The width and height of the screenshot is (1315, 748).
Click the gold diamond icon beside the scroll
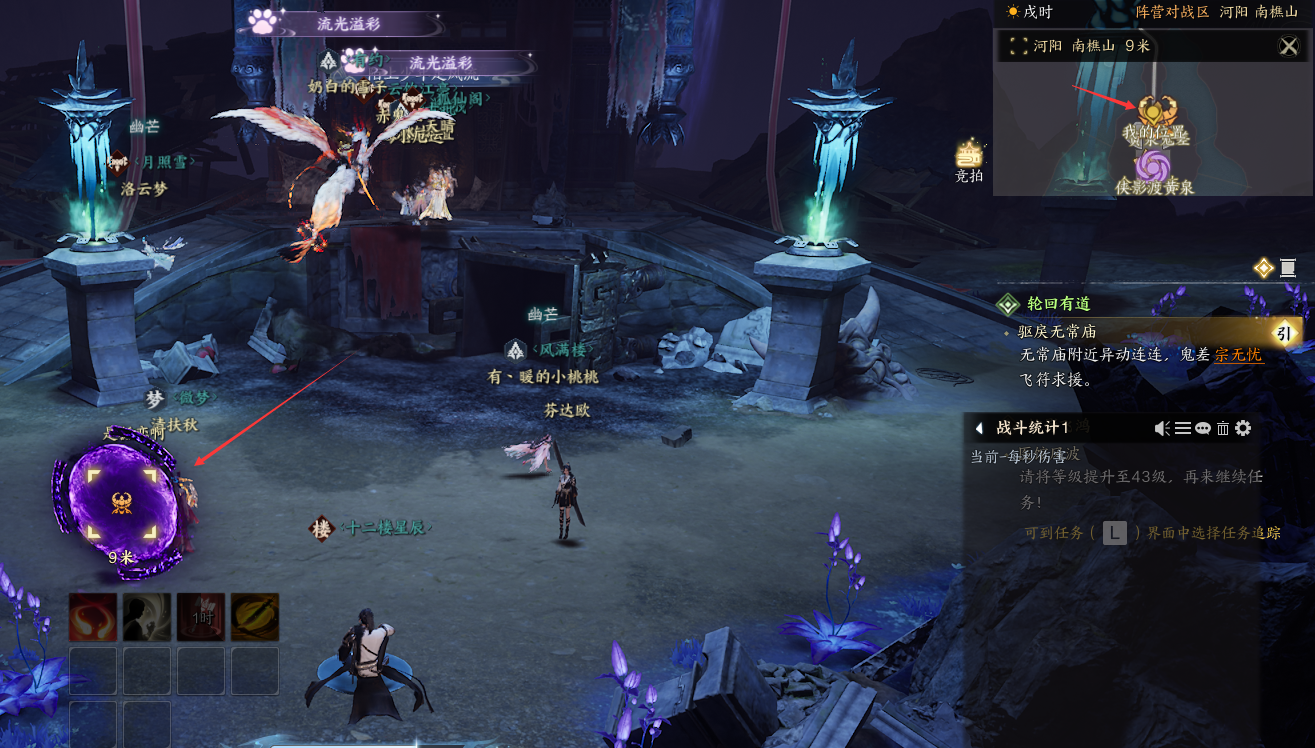[x=1264, y=268]
